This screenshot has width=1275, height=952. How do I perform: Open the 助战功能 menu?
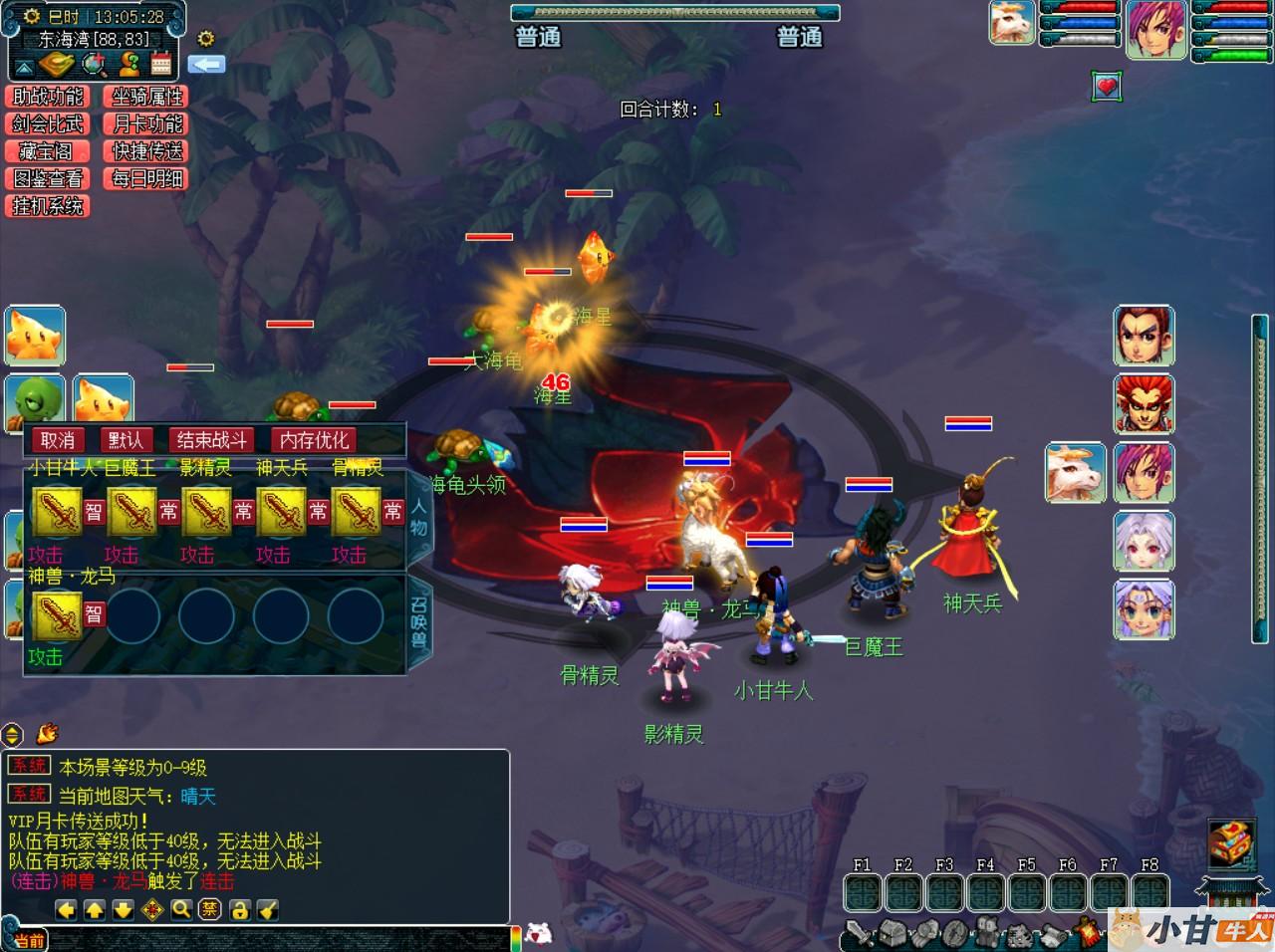(48, 97)
